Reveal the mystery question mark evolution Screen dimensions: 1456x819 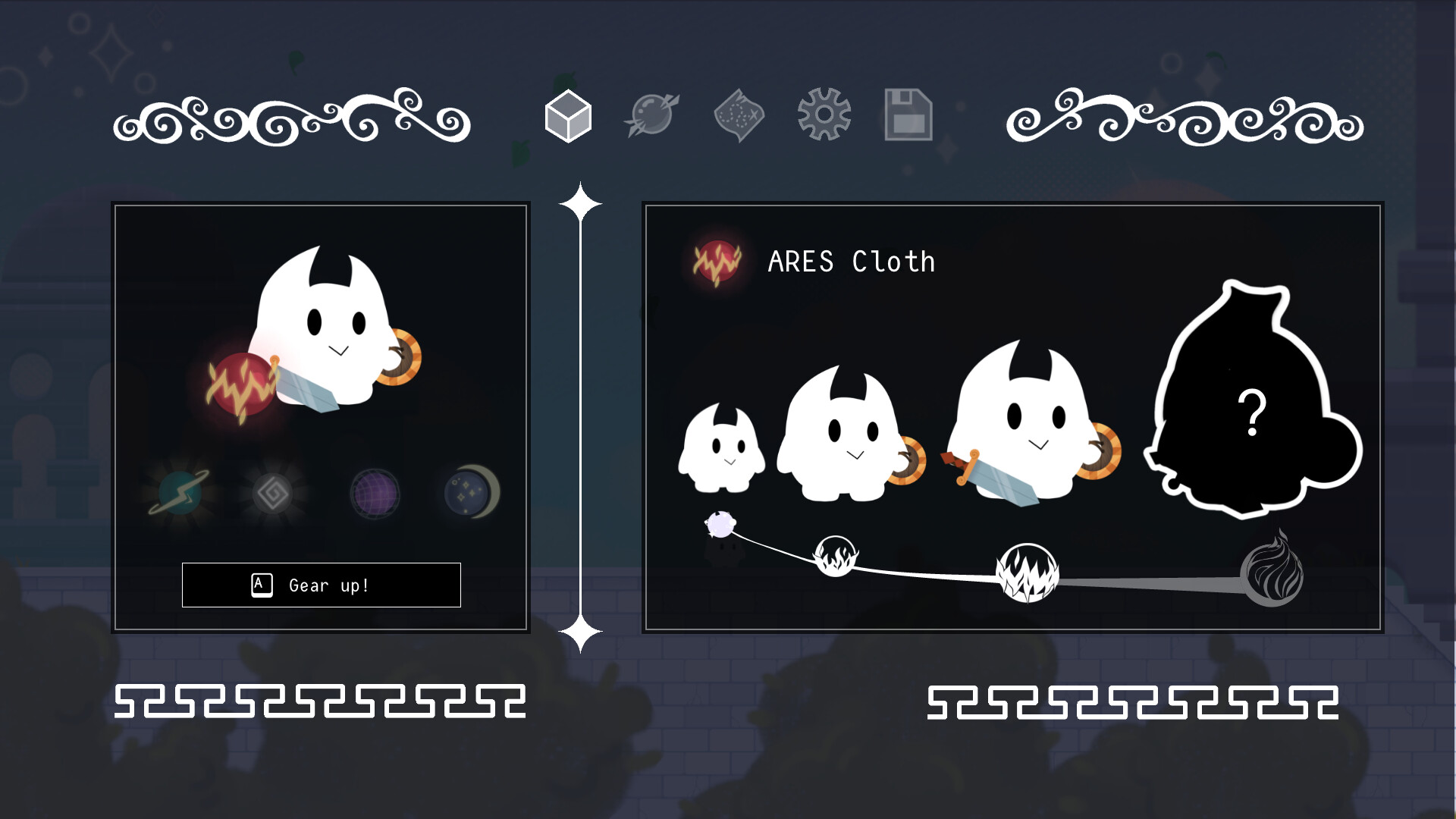coord(1253,413)
